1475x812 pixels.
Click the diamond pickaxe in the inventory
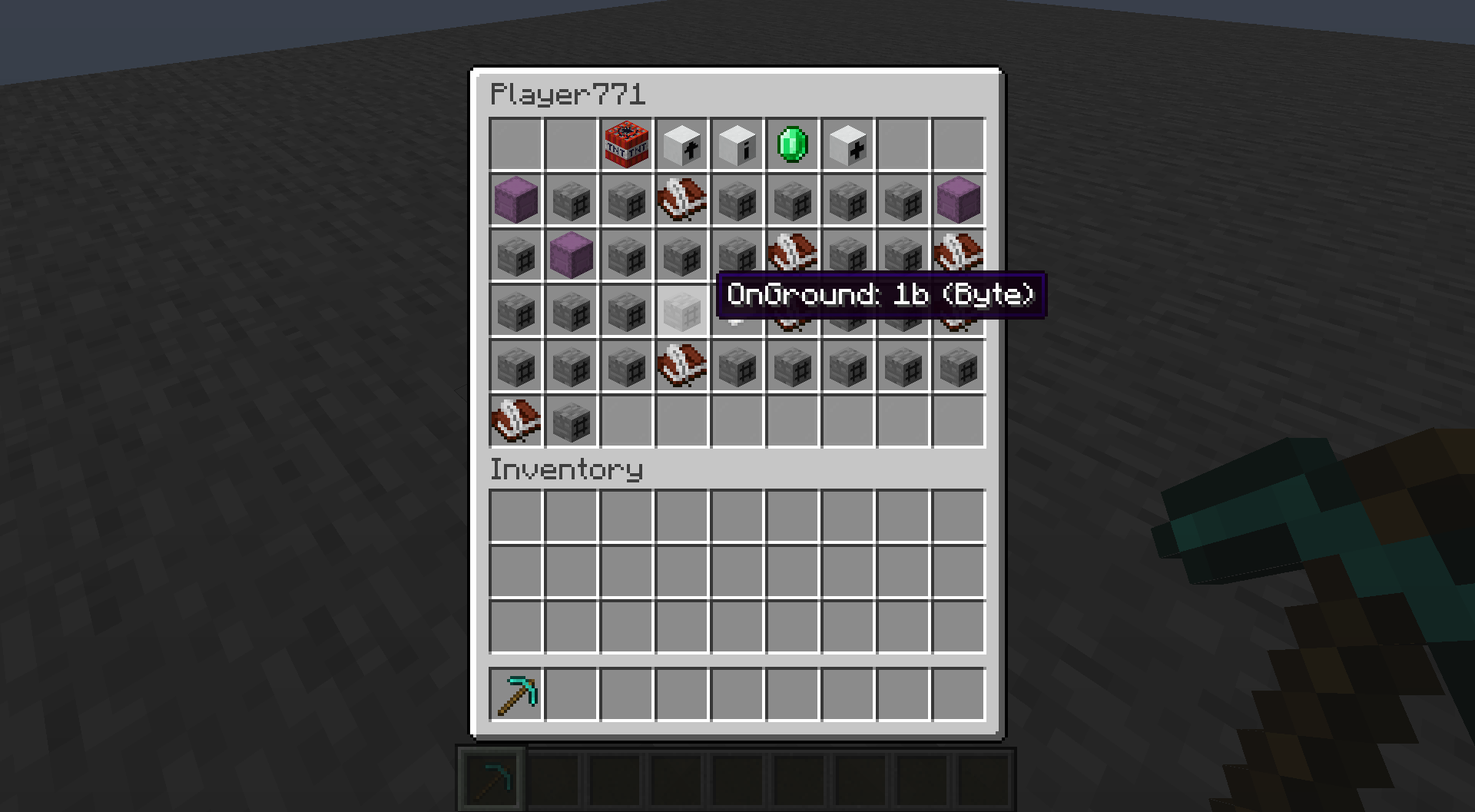point(515,695)
